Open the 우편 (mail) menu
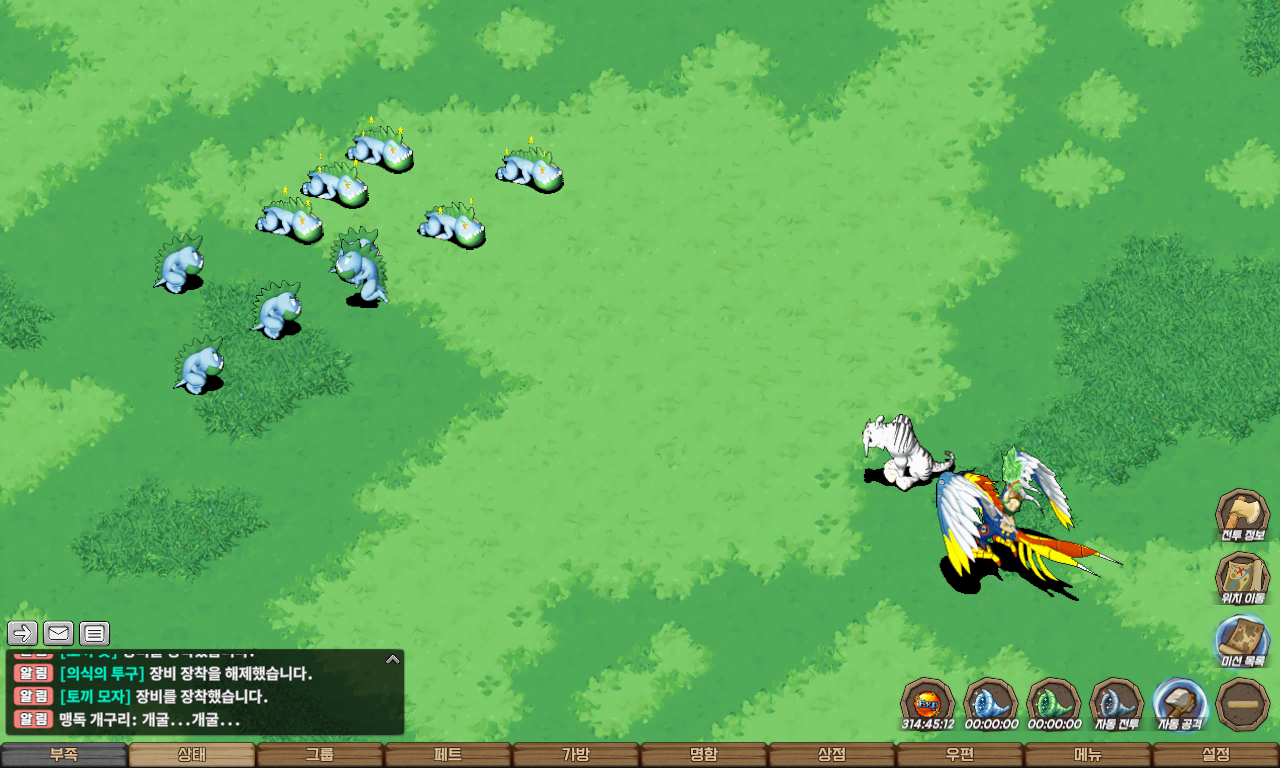 pos(960,755)
